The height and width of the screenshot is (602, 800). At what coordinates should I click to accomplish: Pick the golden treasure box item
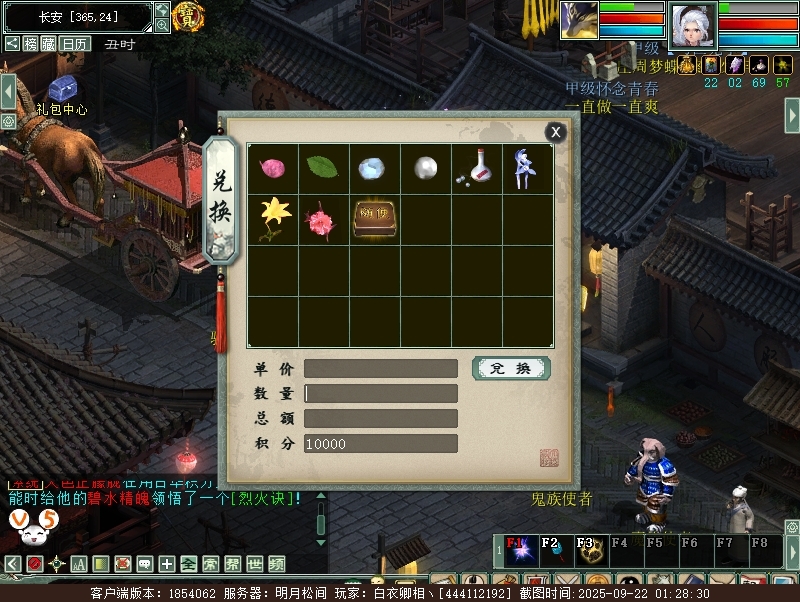click(x=374, y=218)
